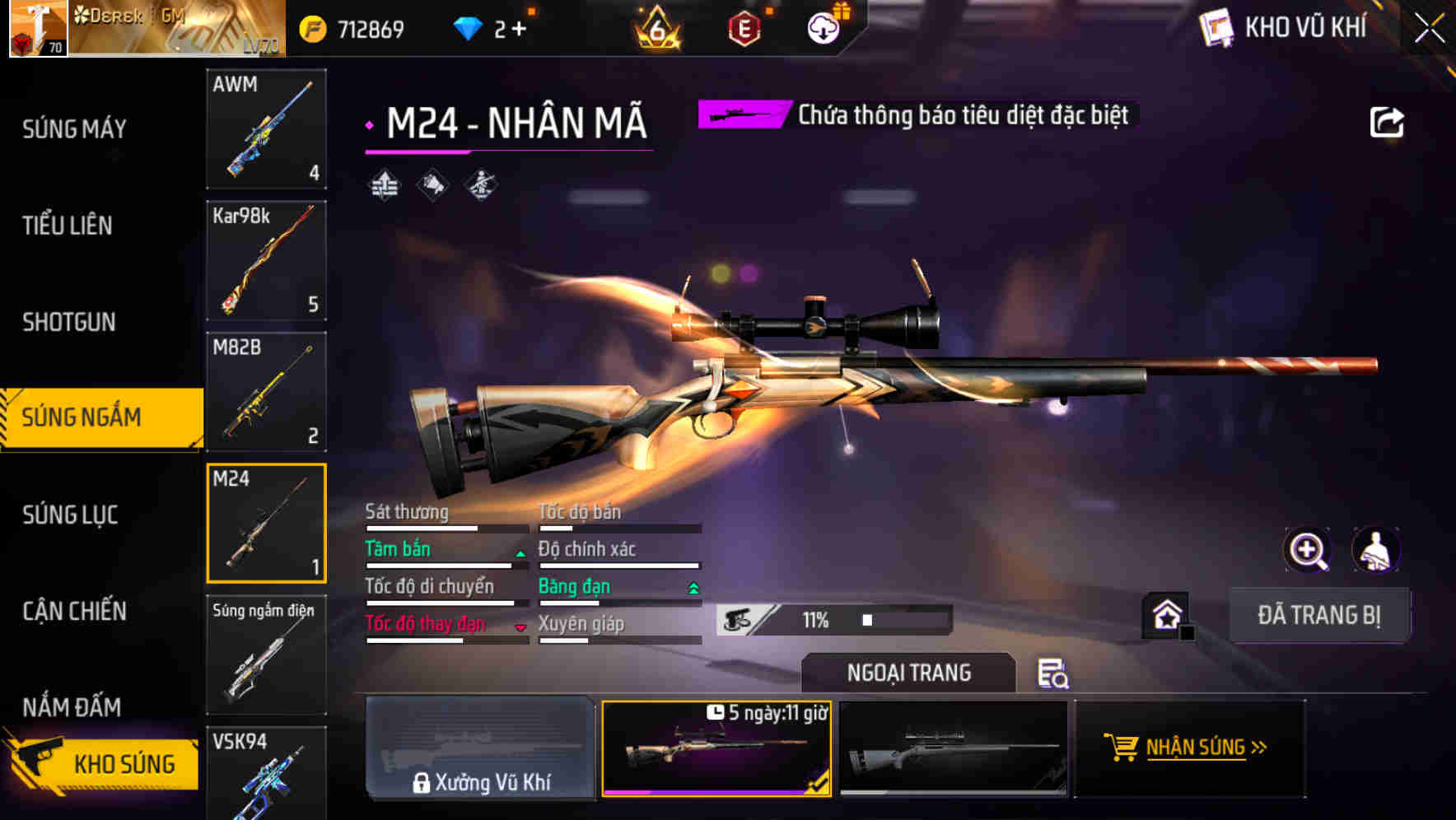Expand the red arrow on Tốc độ thay đạn
This screenshot has width=1456, height=820.
point(520,627)
